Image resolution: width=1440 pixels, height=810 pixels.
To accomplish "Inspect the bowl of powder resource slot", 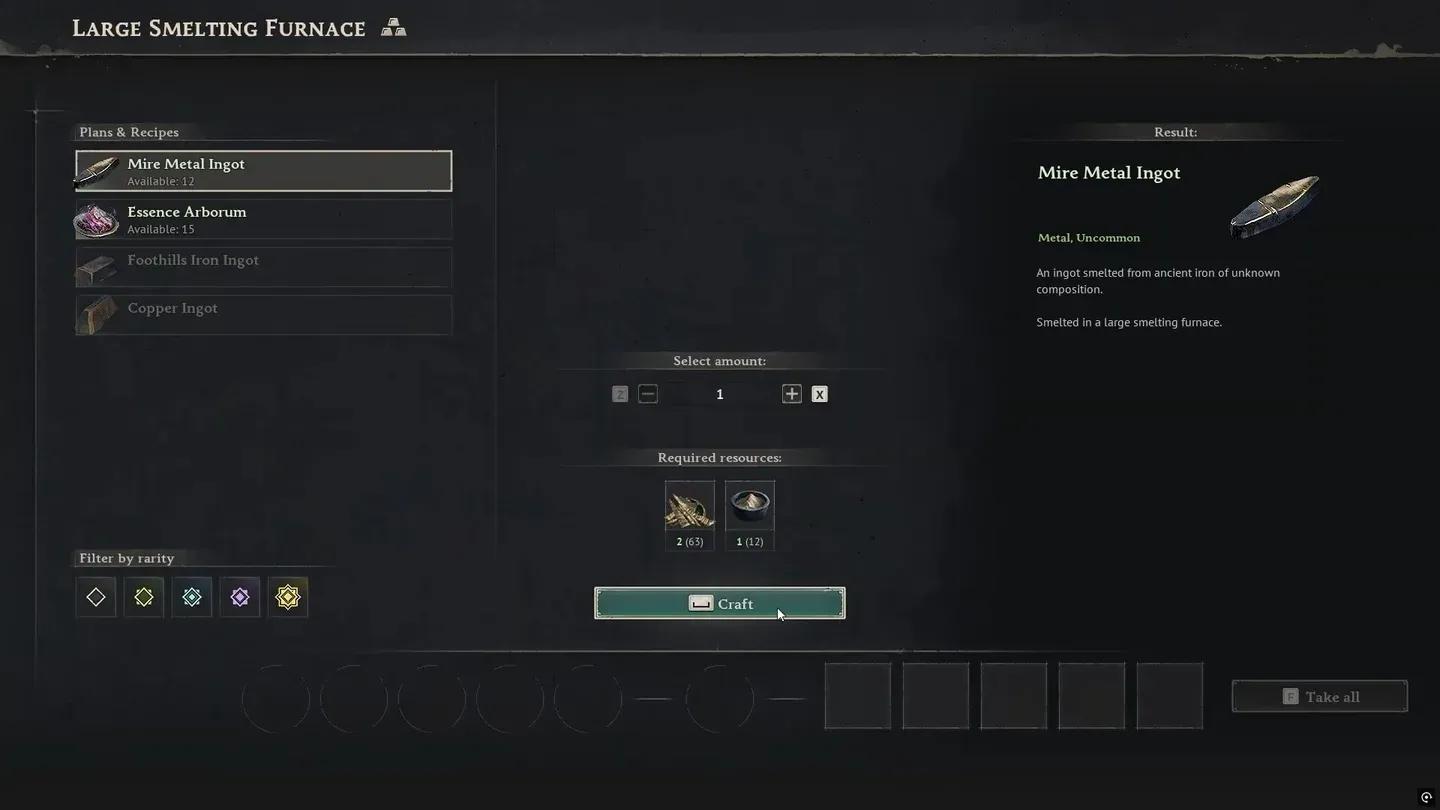I will 750,508.
